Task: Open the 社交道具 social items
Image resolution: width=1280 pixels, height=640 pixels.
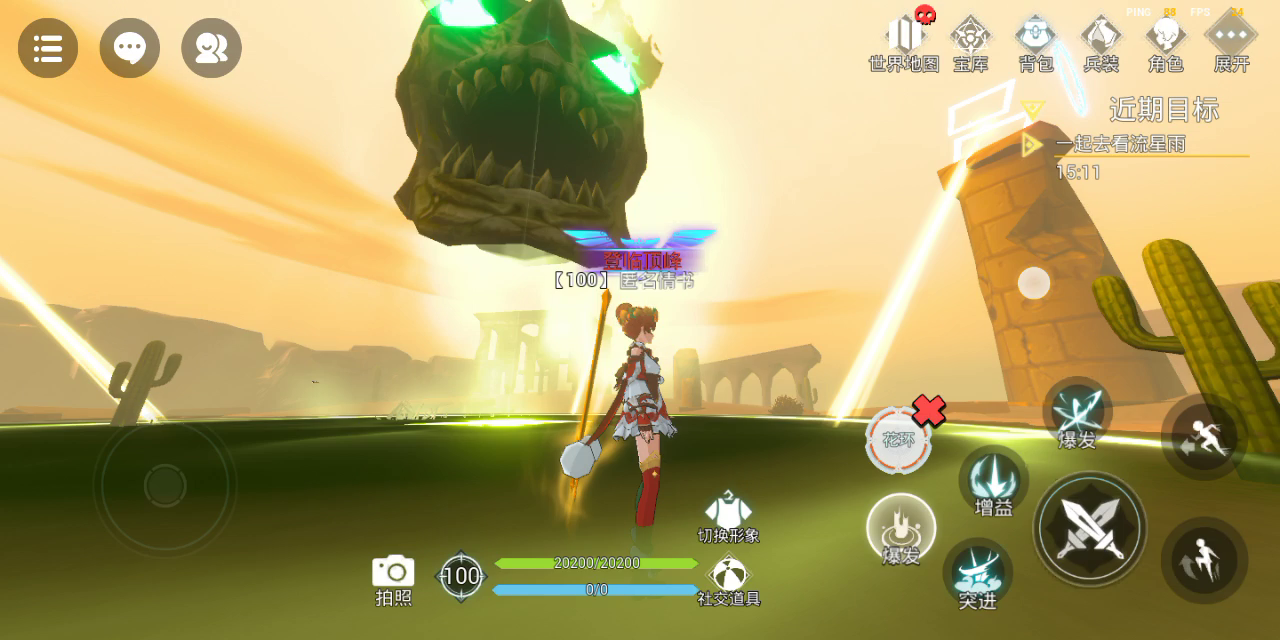Action: point(728,577)
